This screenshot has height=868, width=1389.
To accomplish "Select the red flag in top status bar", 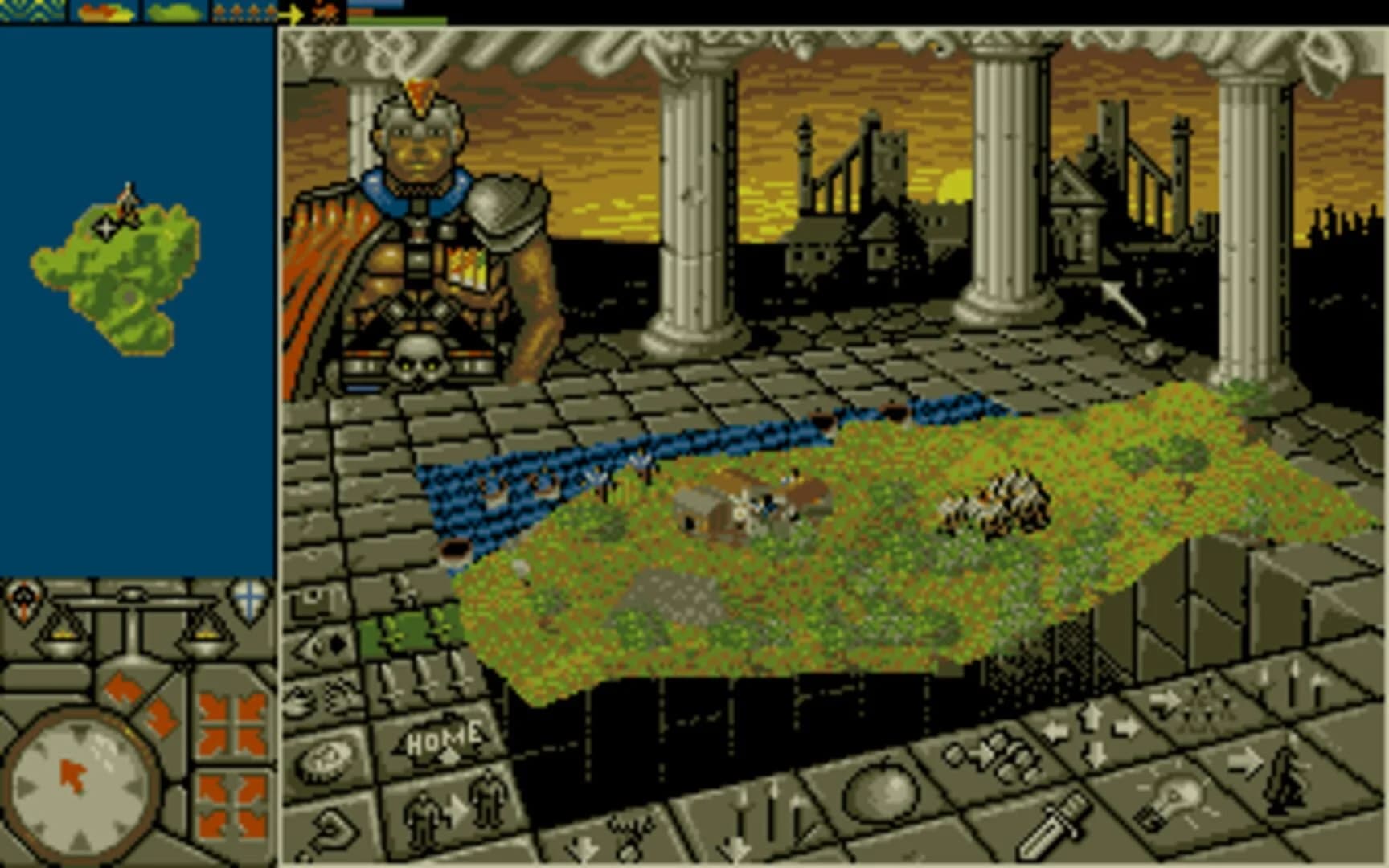I will point(326,14).
